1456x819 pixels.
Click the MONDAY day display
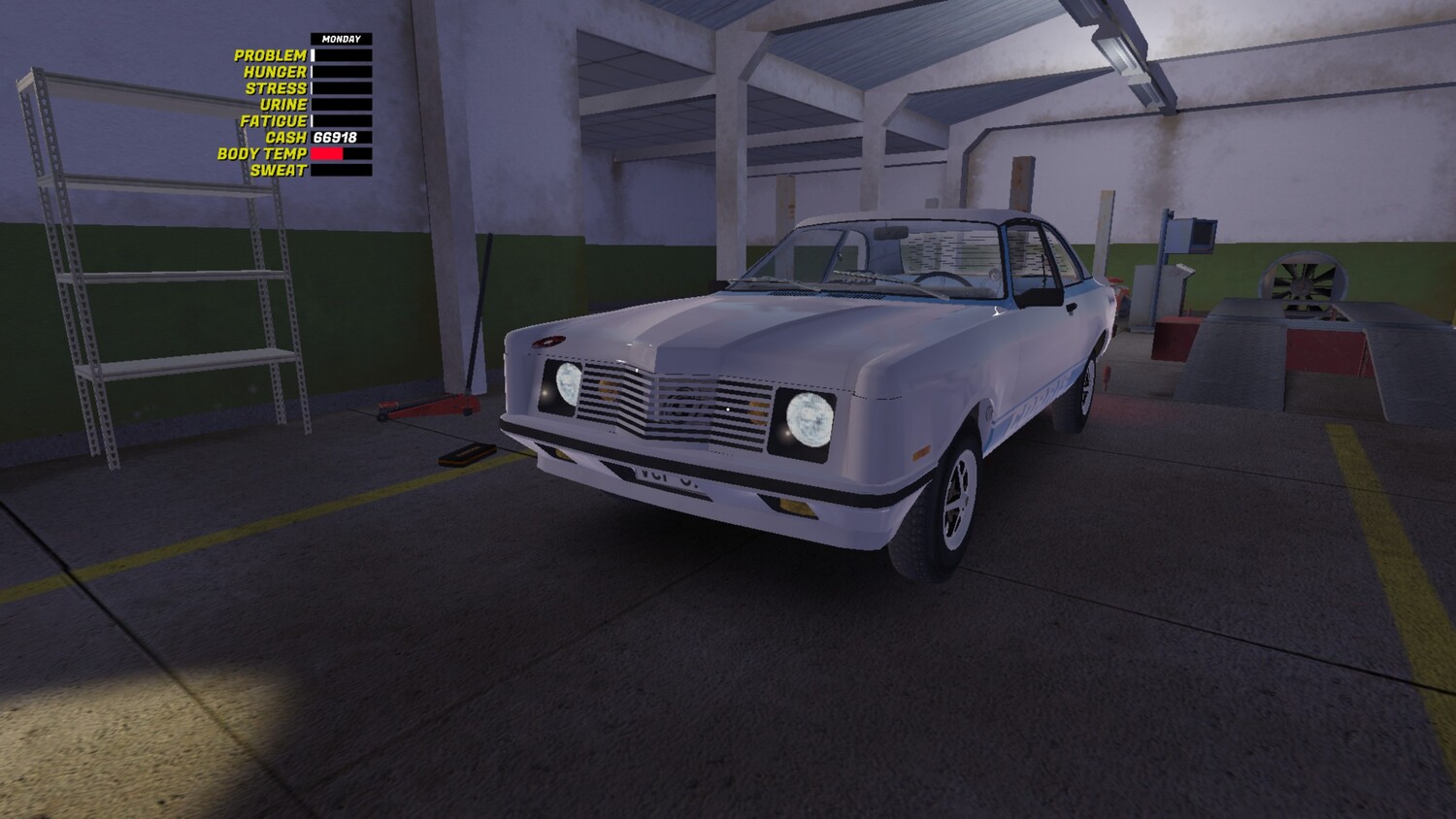340,38
